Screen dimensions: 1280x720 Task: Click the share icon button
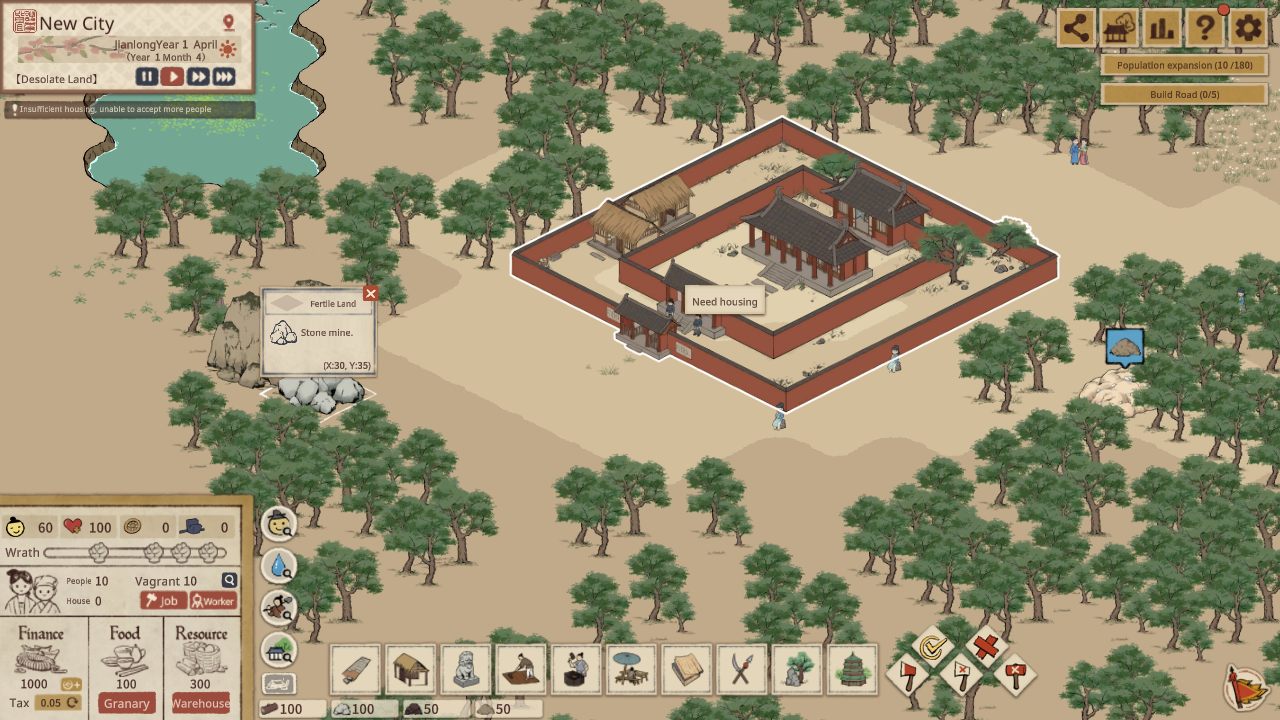(1076, 28)
